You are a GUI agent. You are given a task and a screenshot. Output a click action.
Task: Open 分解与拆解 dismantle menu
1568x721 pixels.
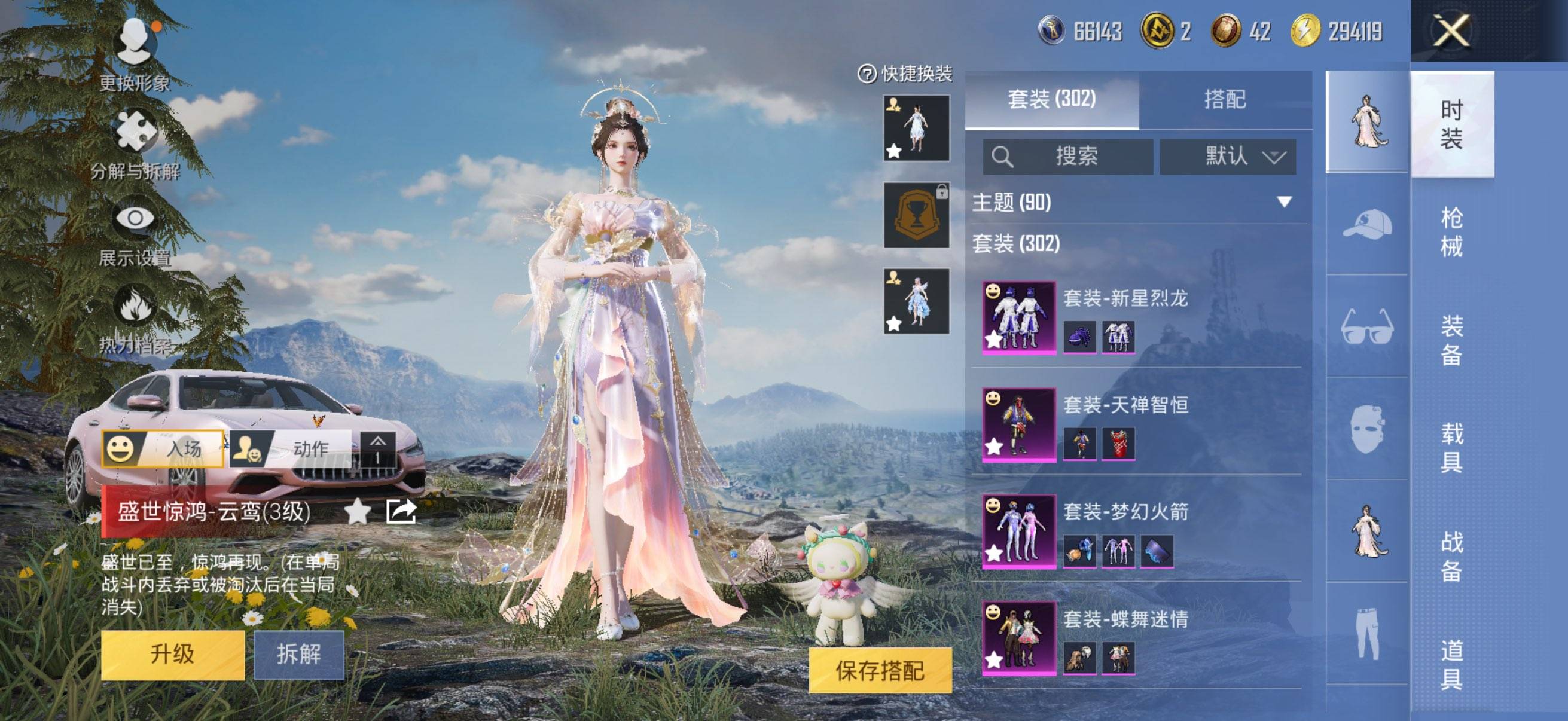point(135,143)
